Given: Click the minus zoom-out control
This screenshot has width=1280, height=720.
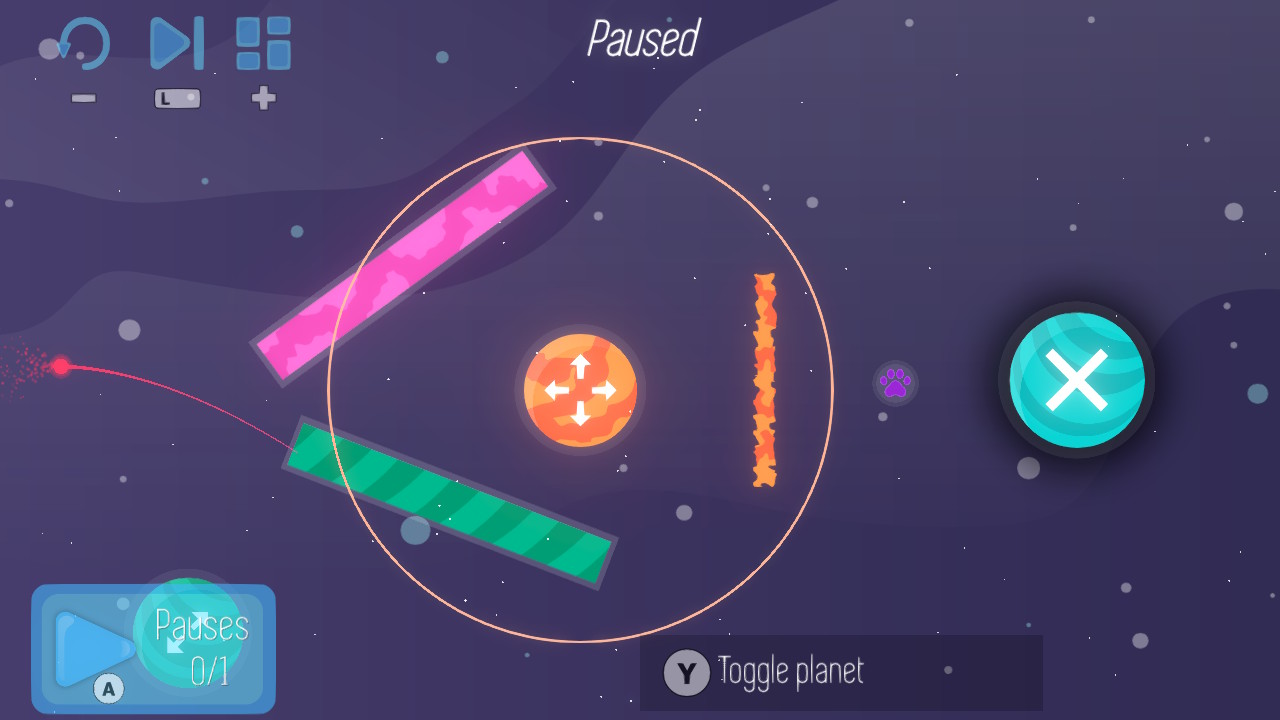Looking at the screenshot, I should (x=84, y=98).
